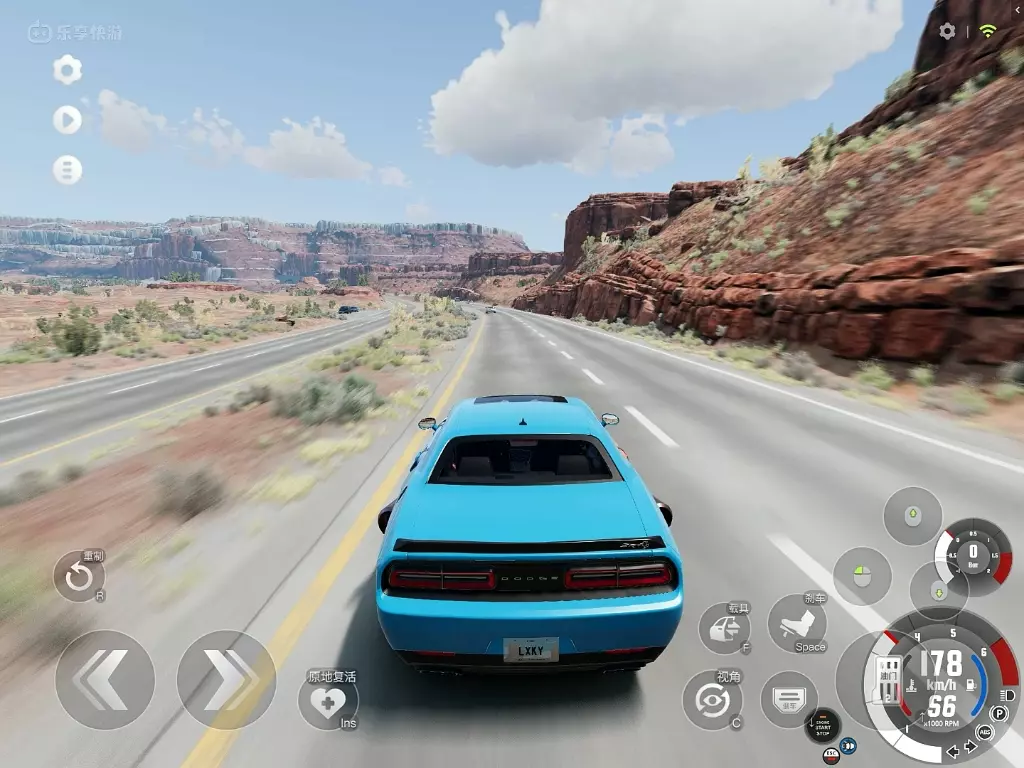Open the three-line menu overlay button
Viewport: 1024px width, 768px height.
[x=67, y=170]
